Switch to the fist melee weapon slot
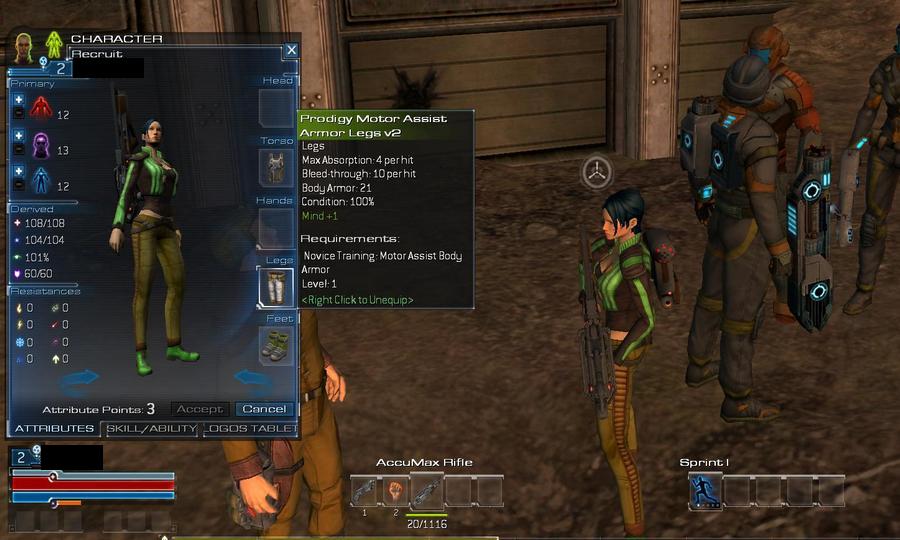This screenshot has height=540, width=900. point(396,491)
